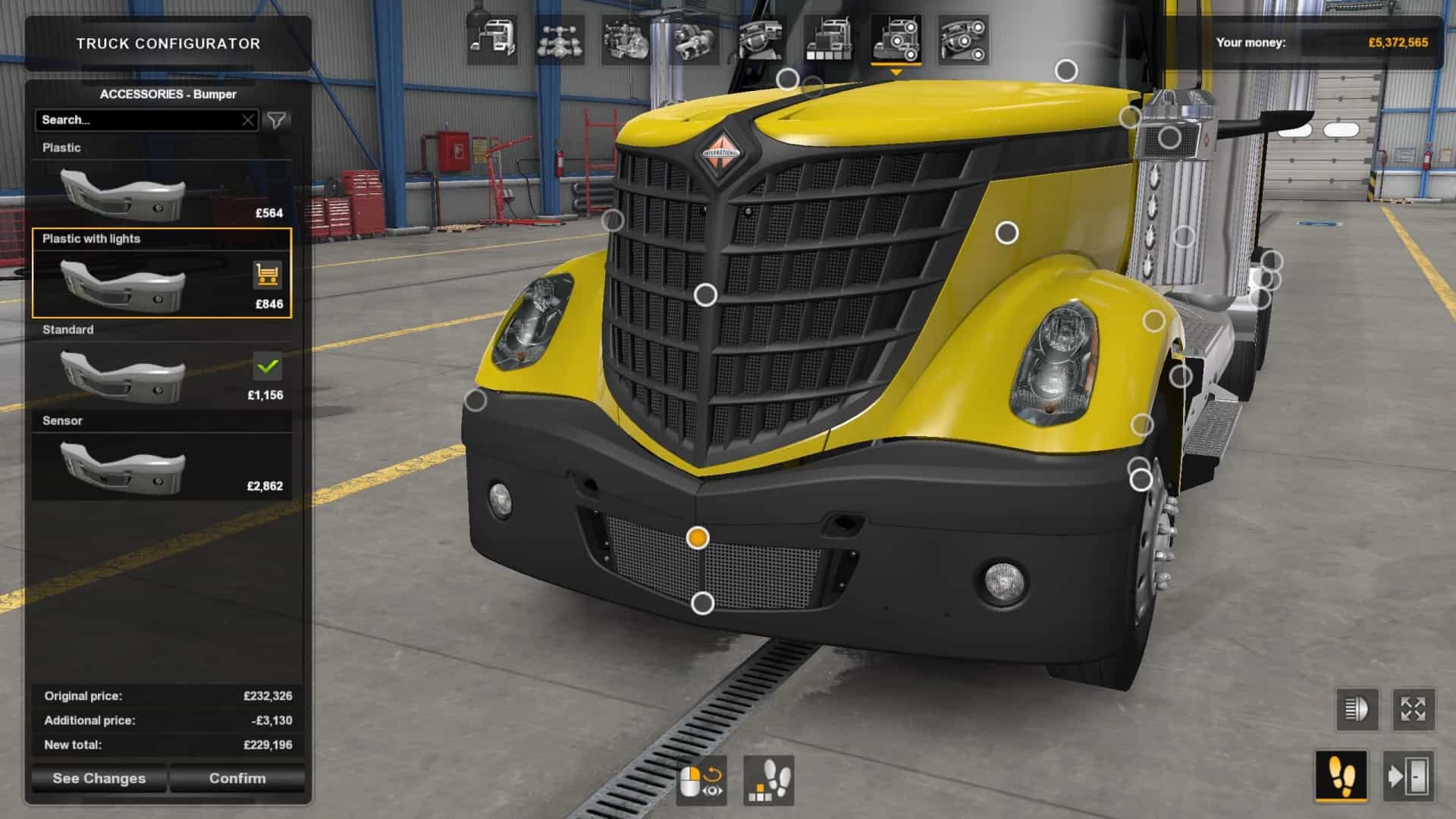Toggle fullscreen view with arrows icon
This screenshot has height=819, width=1456.
[x=1414, y=710]
